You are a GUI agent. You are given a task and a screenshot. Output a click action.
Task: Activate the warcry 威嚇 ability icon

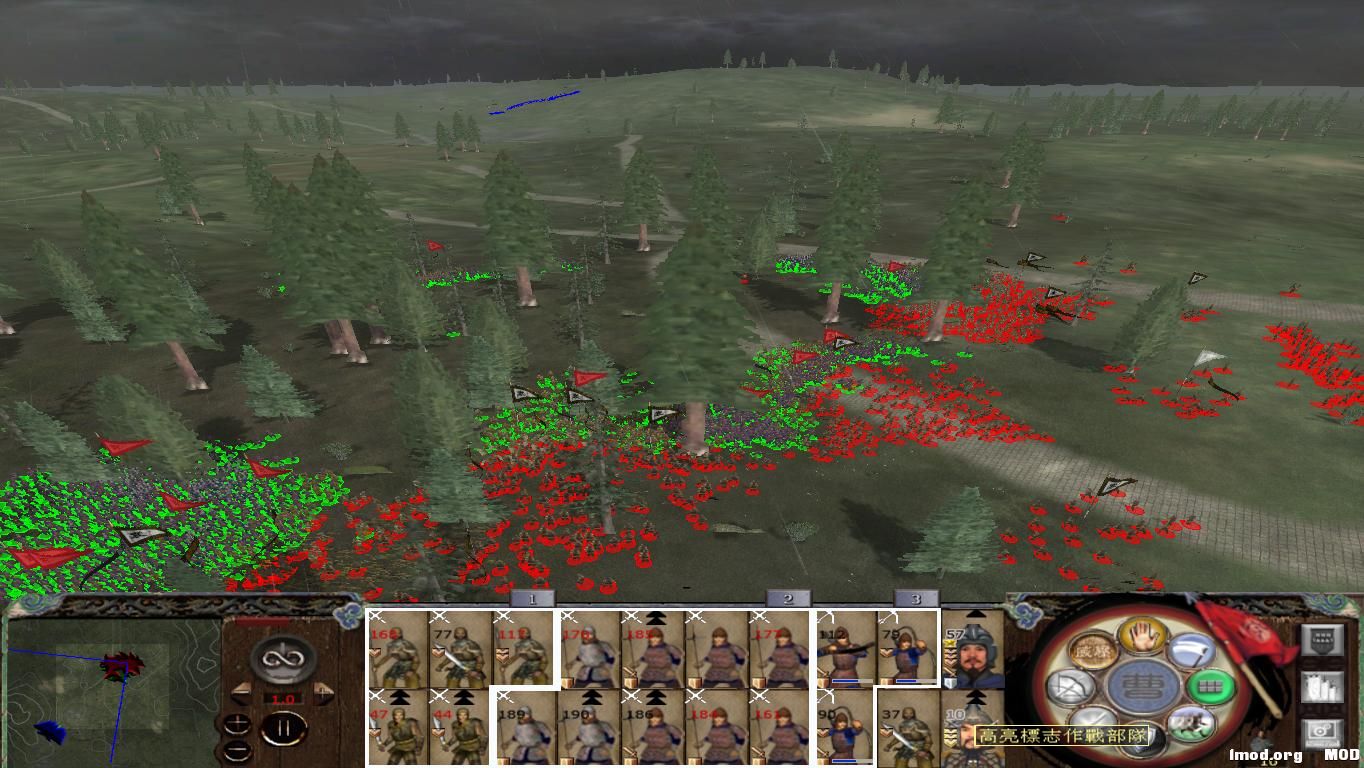(1093, 648)
